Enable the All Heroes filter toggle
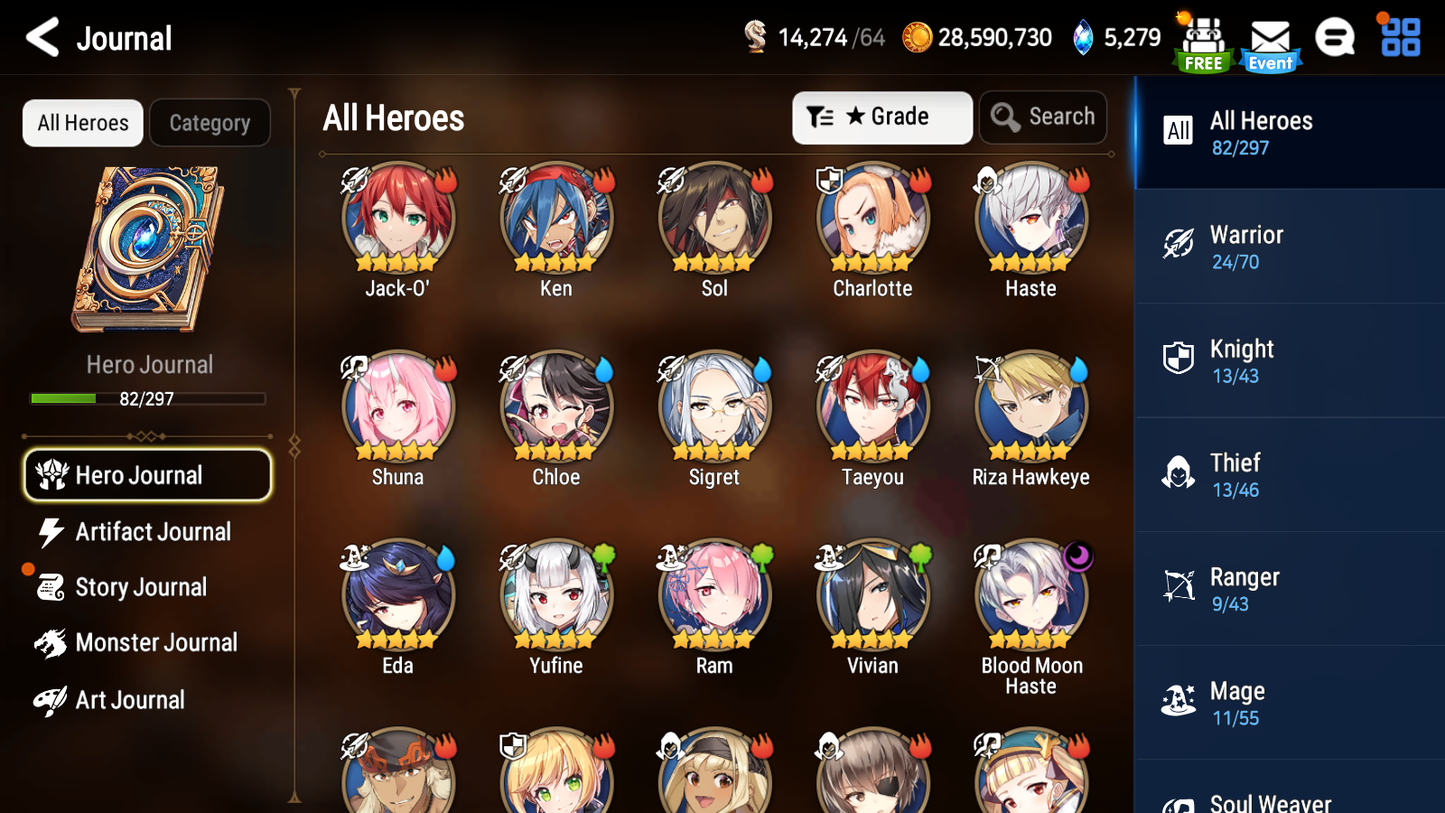1445x813 pixels. click(x=82, y=122)
